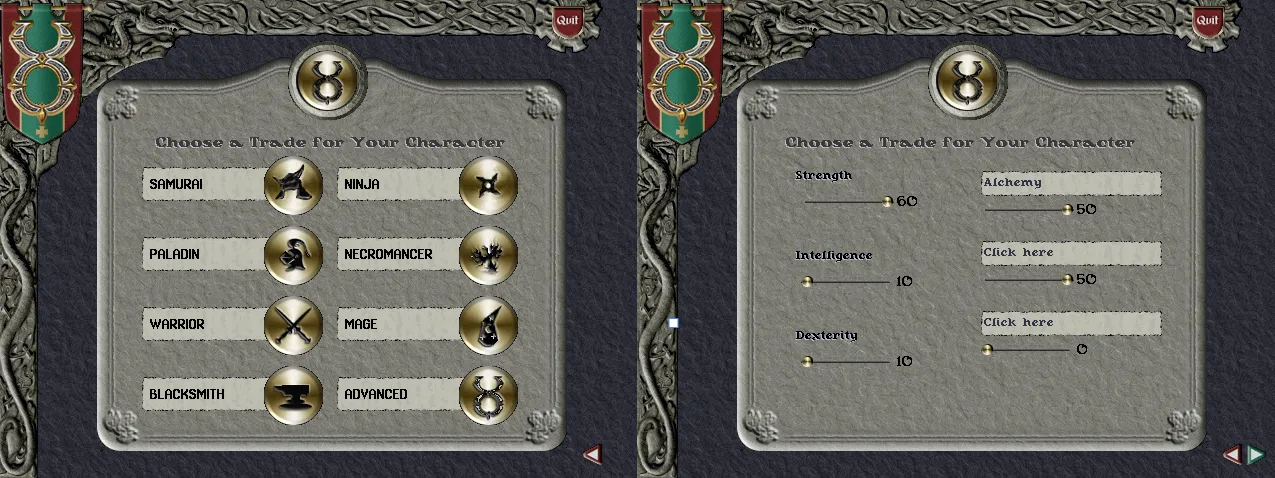This screenshot has height=478, width=1275.
Task: Continue with the green next arrow
Action: tap(1254, 455)
